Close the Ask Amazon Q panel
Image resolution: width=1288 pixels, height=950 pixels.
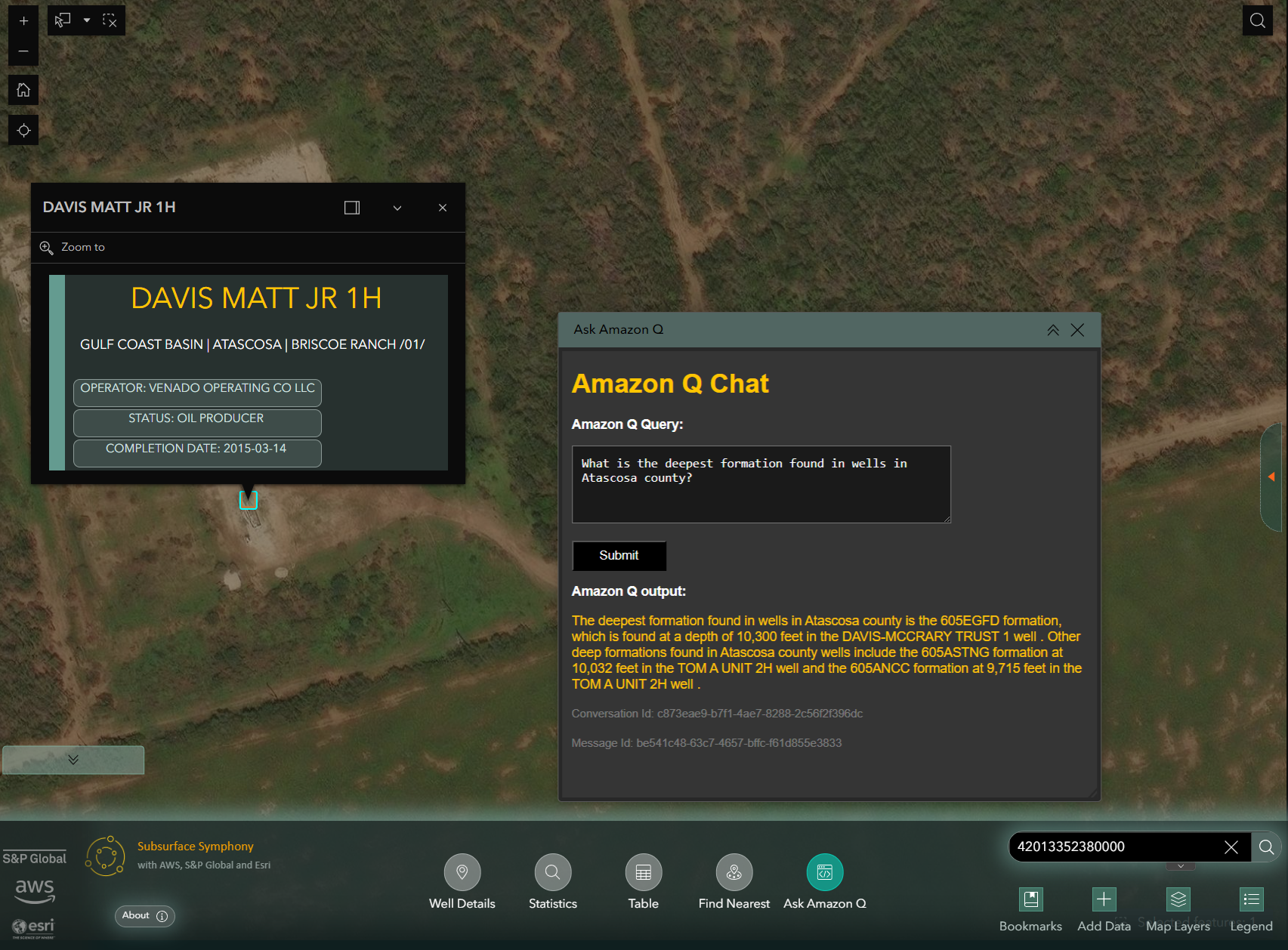[1077, 330]
